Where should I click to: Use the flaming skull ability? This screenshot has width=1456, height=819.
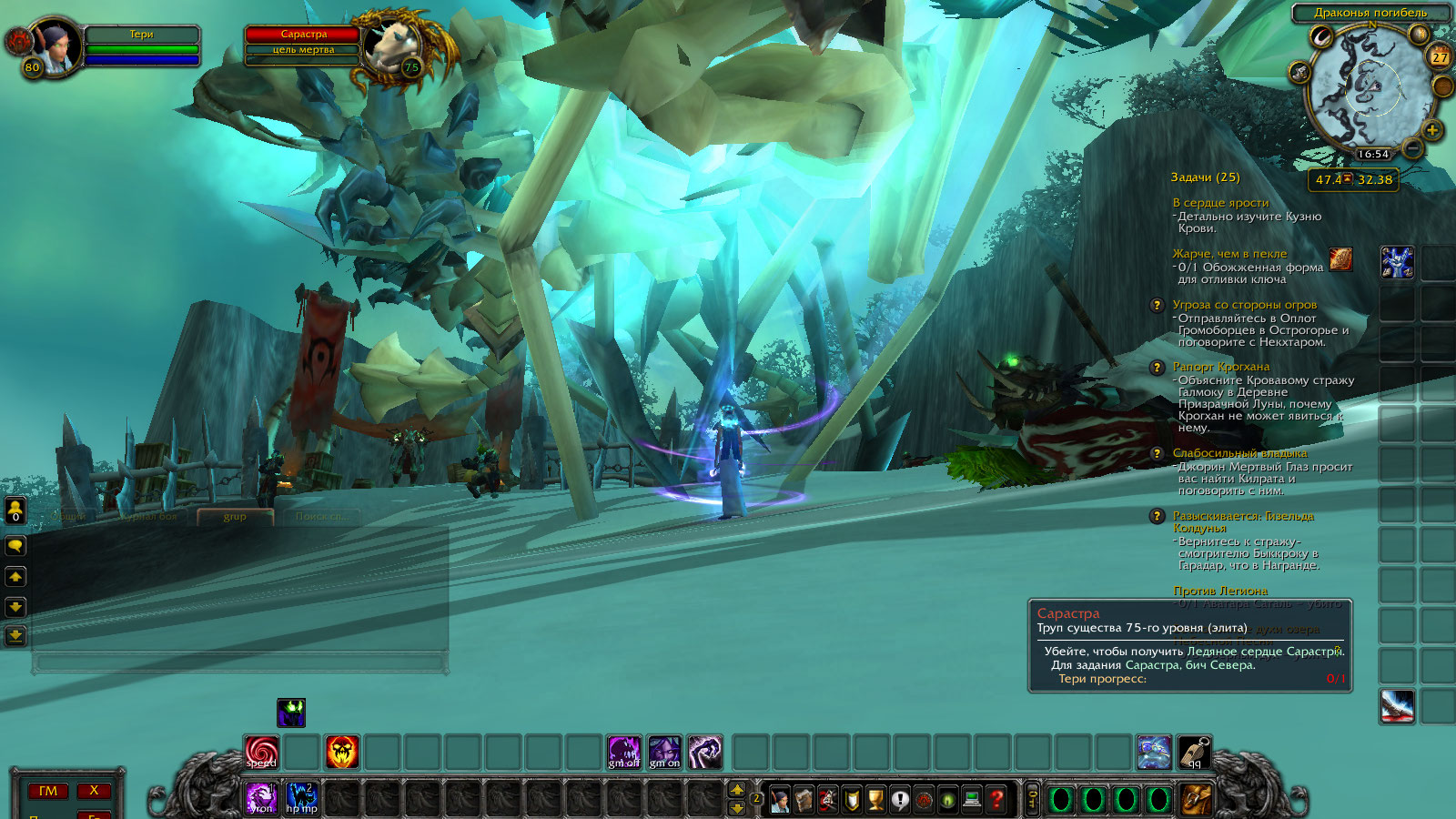342,752
